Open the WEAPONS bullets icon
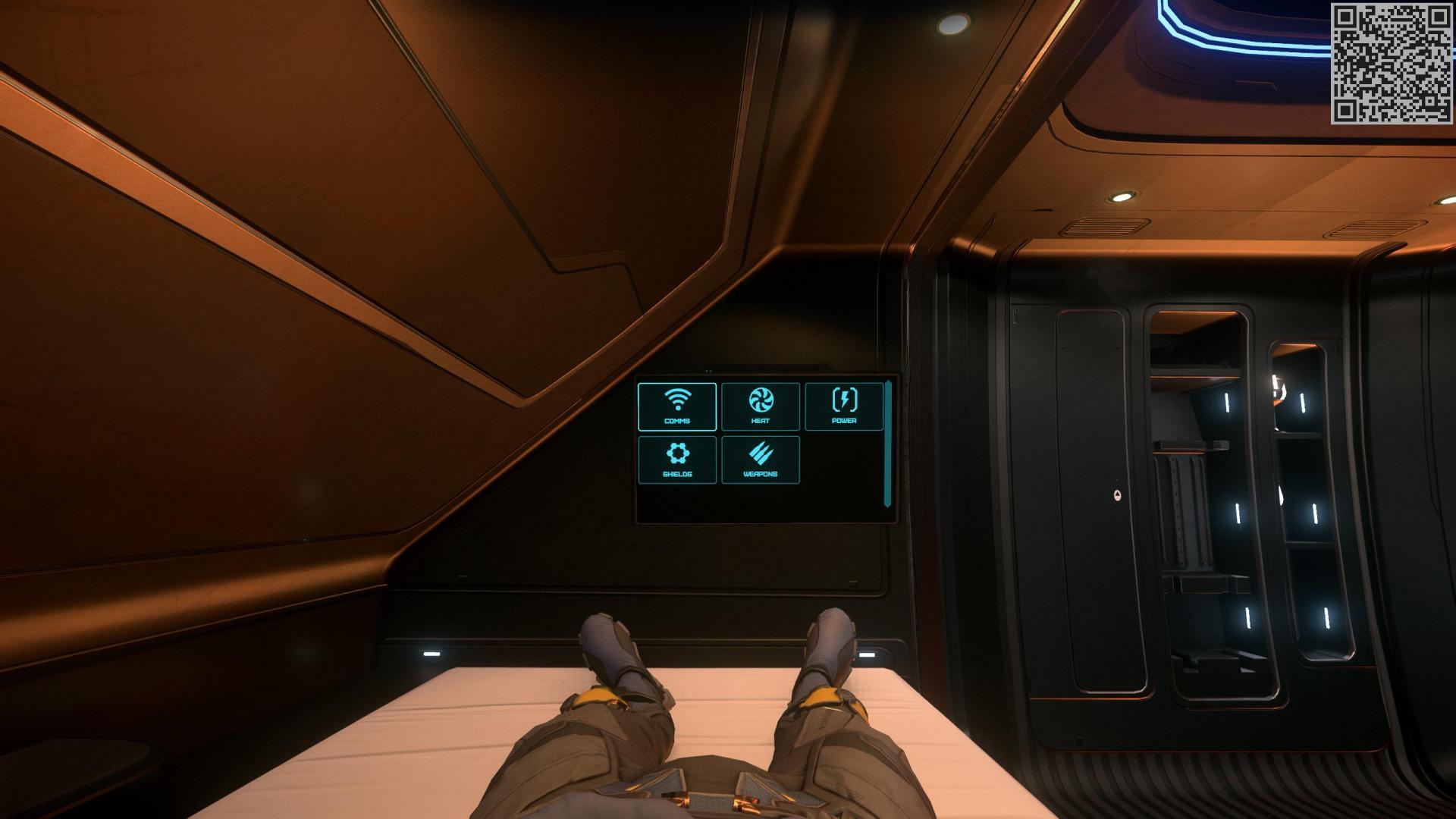 pos(761,452)
